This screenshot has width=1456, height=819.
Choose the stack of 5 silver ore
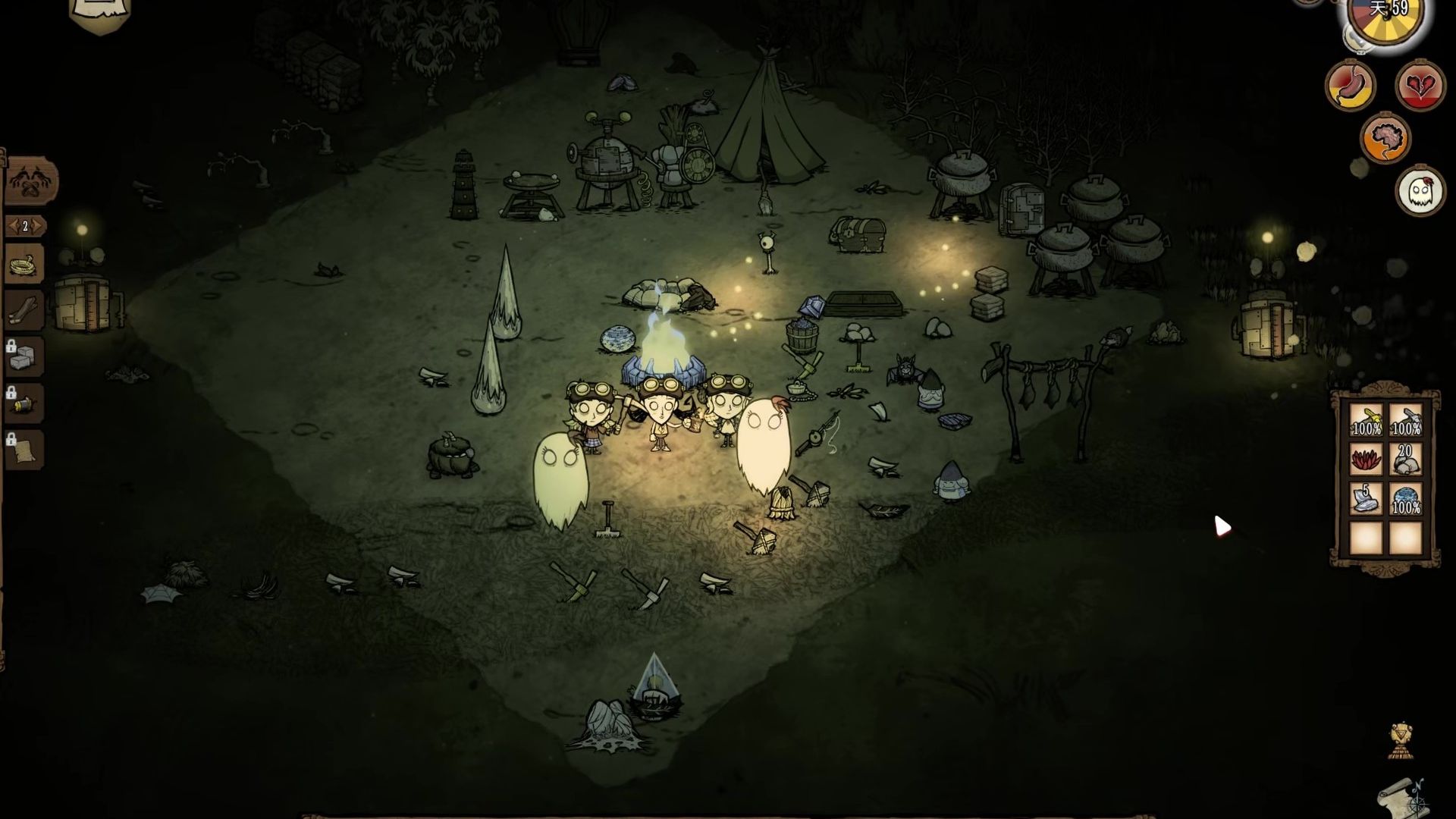click(x=1367, y=499)
